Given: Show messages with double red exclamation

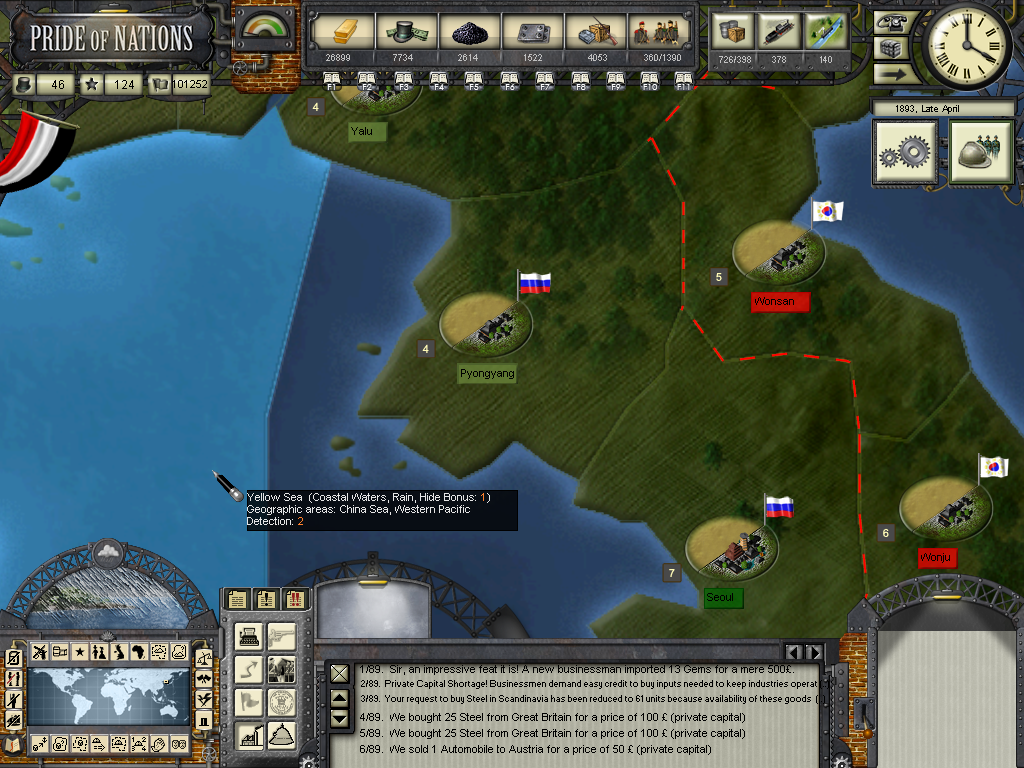Looking at the screenshot, I should click(295, 599).
